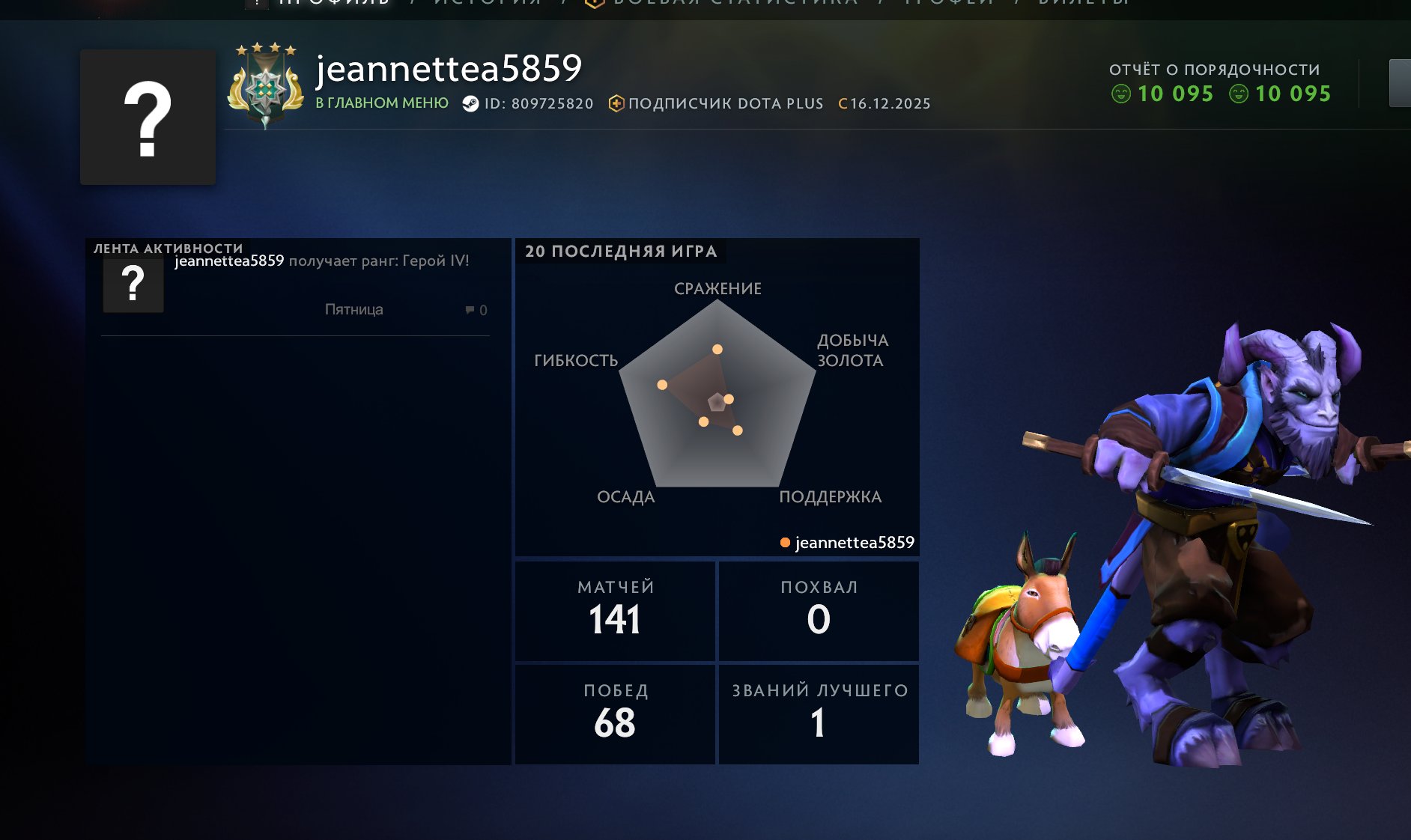
Task: Click the hexagonal icon next to БОЕВАЯ СТАТИСТИКА
Action: coord(594,4)
